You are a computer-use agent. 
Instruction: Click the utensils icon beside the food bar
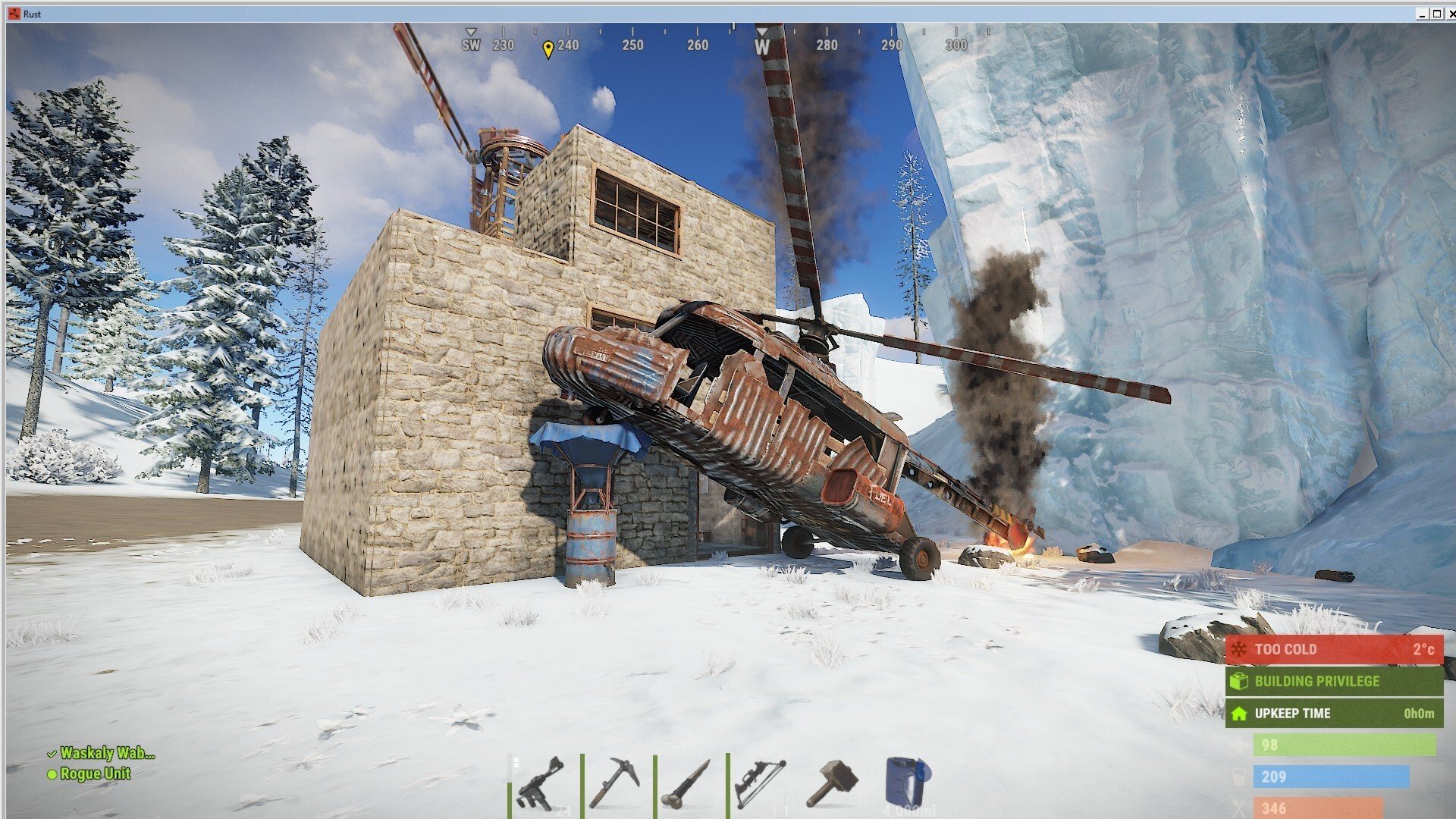click(1239, 808)
